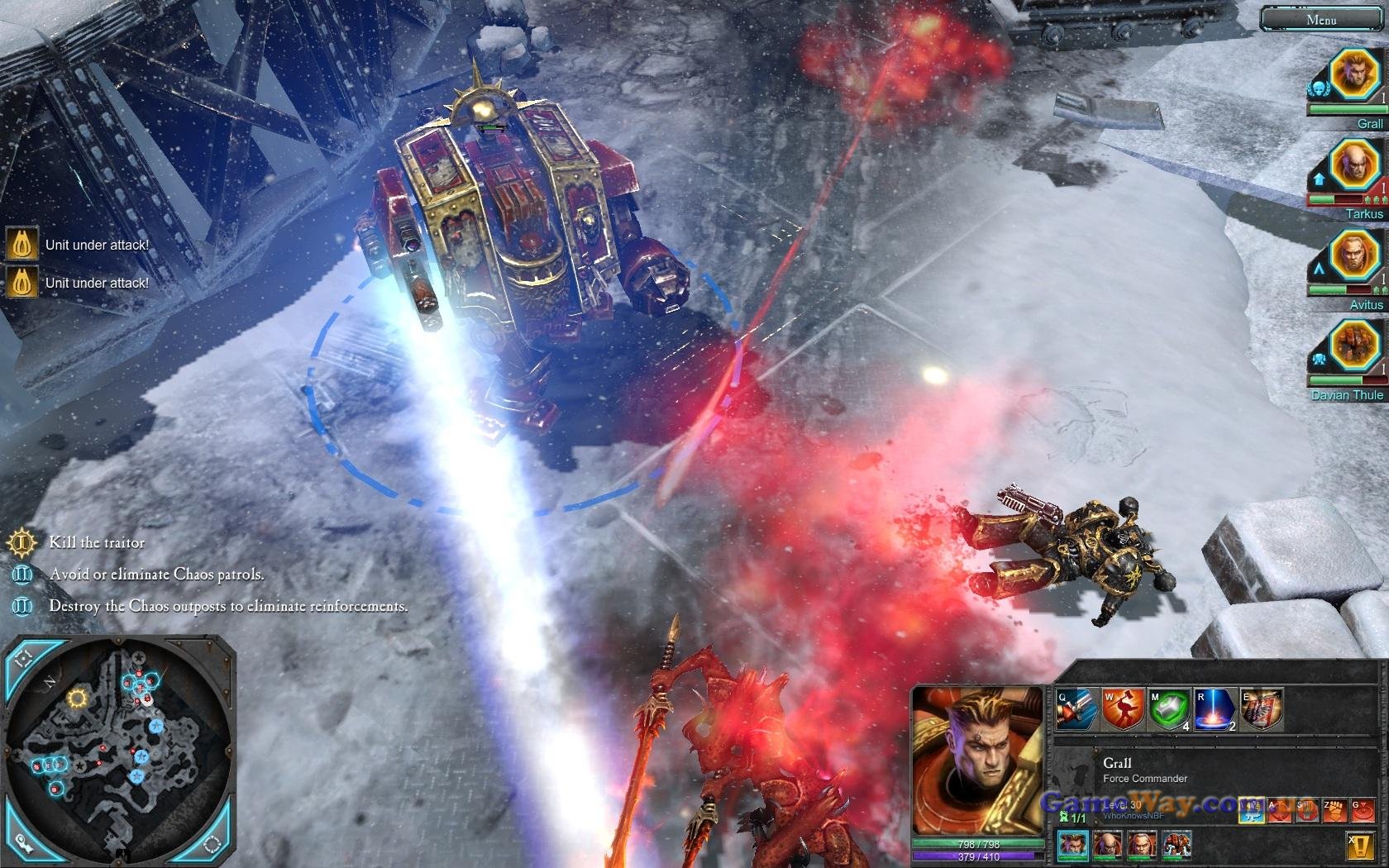Viewport: 1389px width, 868px height.
Task: Select the Davian Thule squad thumbnail
Action: pyautogui.click(x=1177, y=846)
